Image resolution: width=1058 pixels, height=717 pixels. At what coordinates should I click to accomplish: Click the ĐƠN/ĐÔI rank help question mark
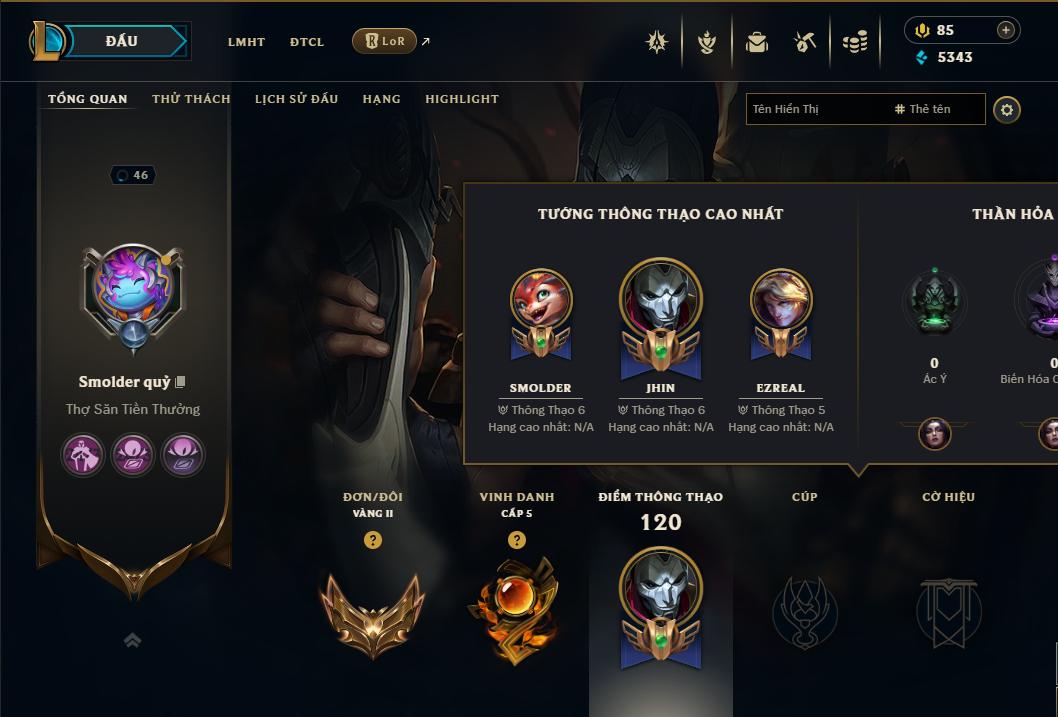pyautogui.click(x=373, y=540)
